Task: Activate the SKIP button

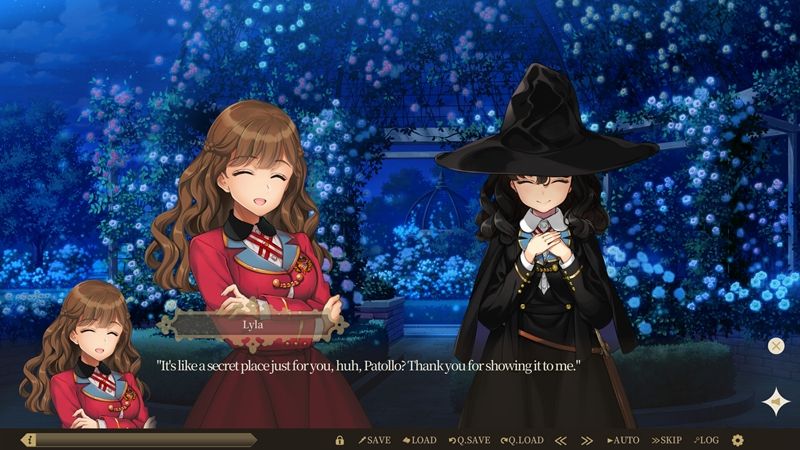Action: pos(667,440)
